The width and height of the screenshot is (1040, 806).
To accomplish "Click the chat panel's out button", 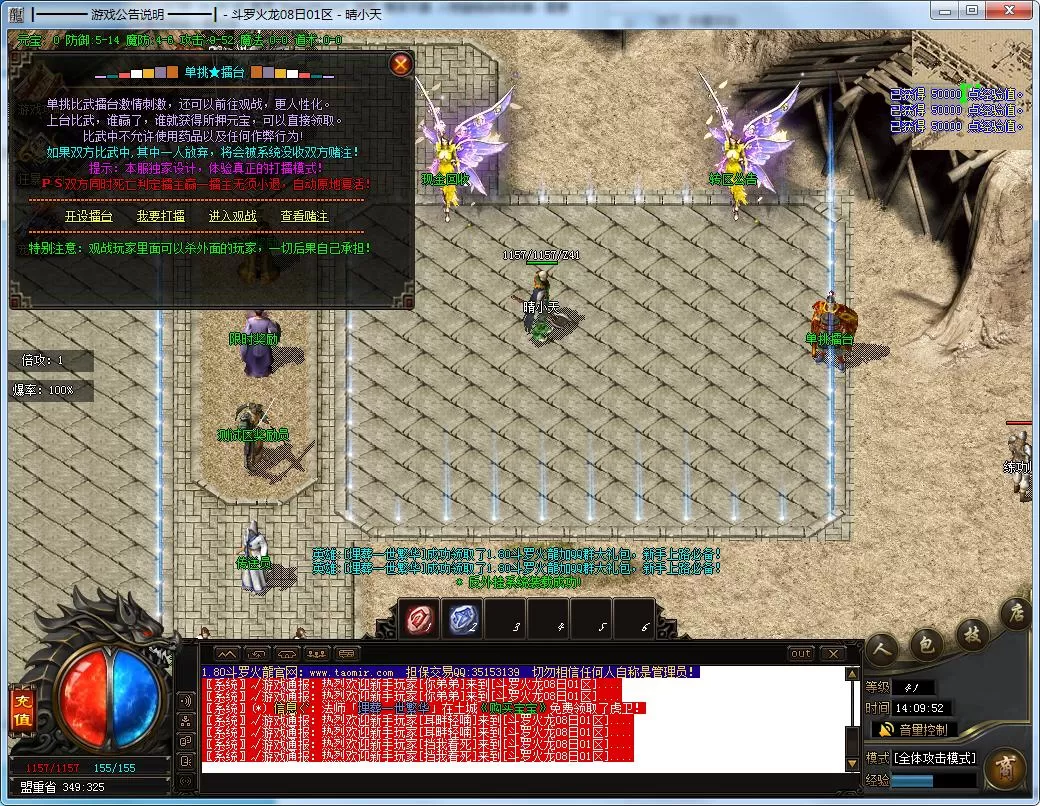I will pos(800,654).
